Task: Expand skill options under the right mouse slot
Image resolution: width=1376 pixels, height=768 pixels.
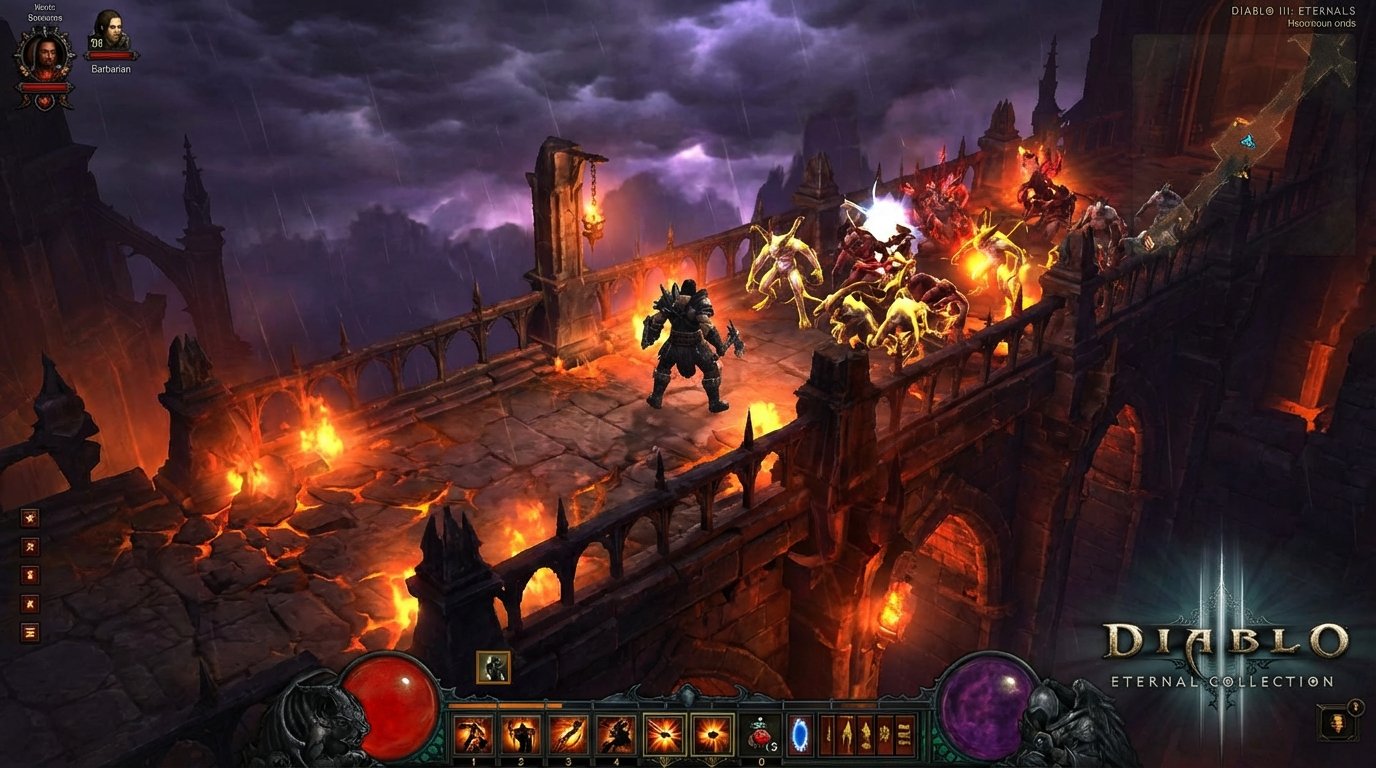Action: [711, 760]
